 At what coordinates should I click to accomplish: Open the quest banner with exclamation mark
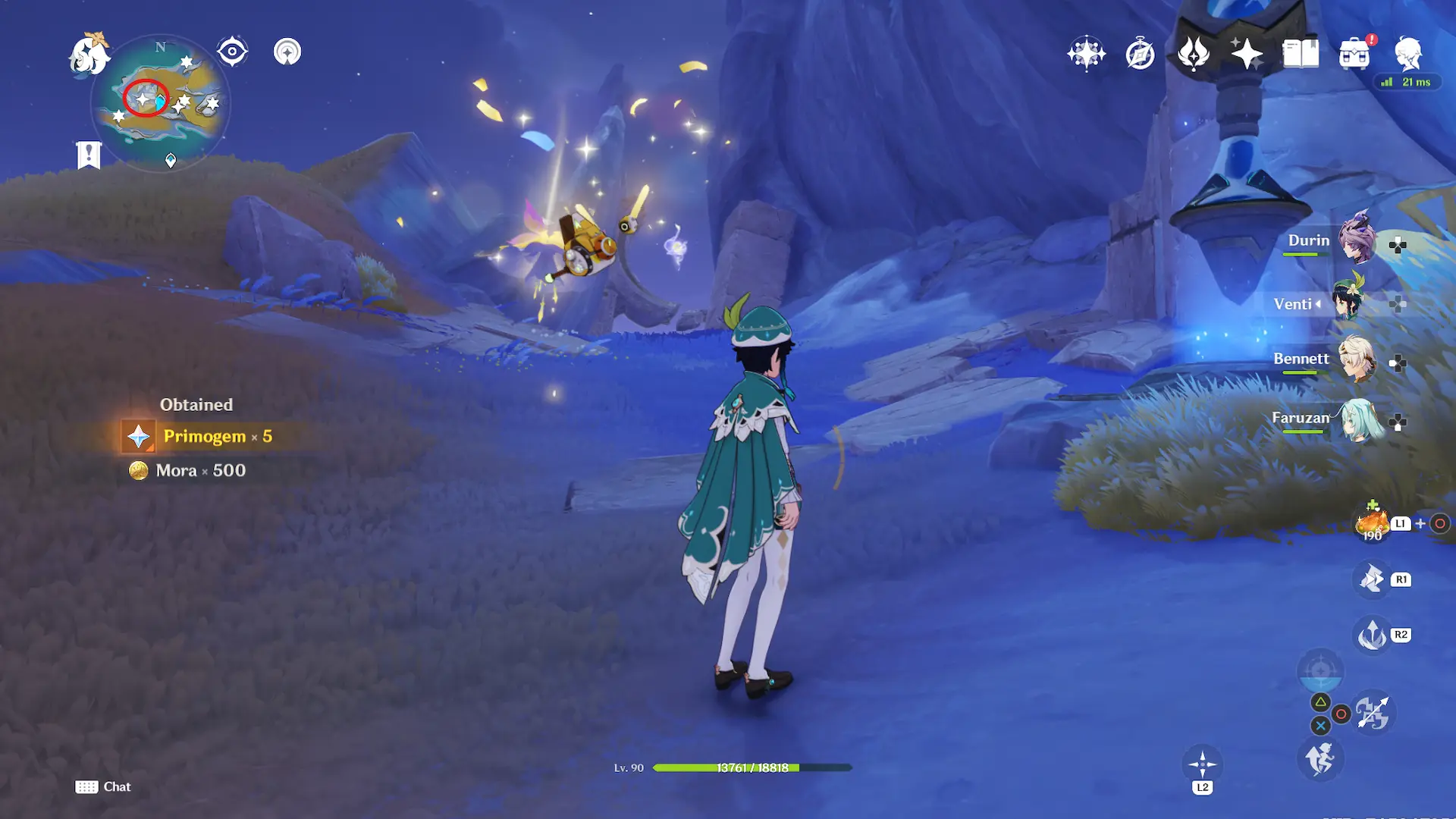click(89, 155)
